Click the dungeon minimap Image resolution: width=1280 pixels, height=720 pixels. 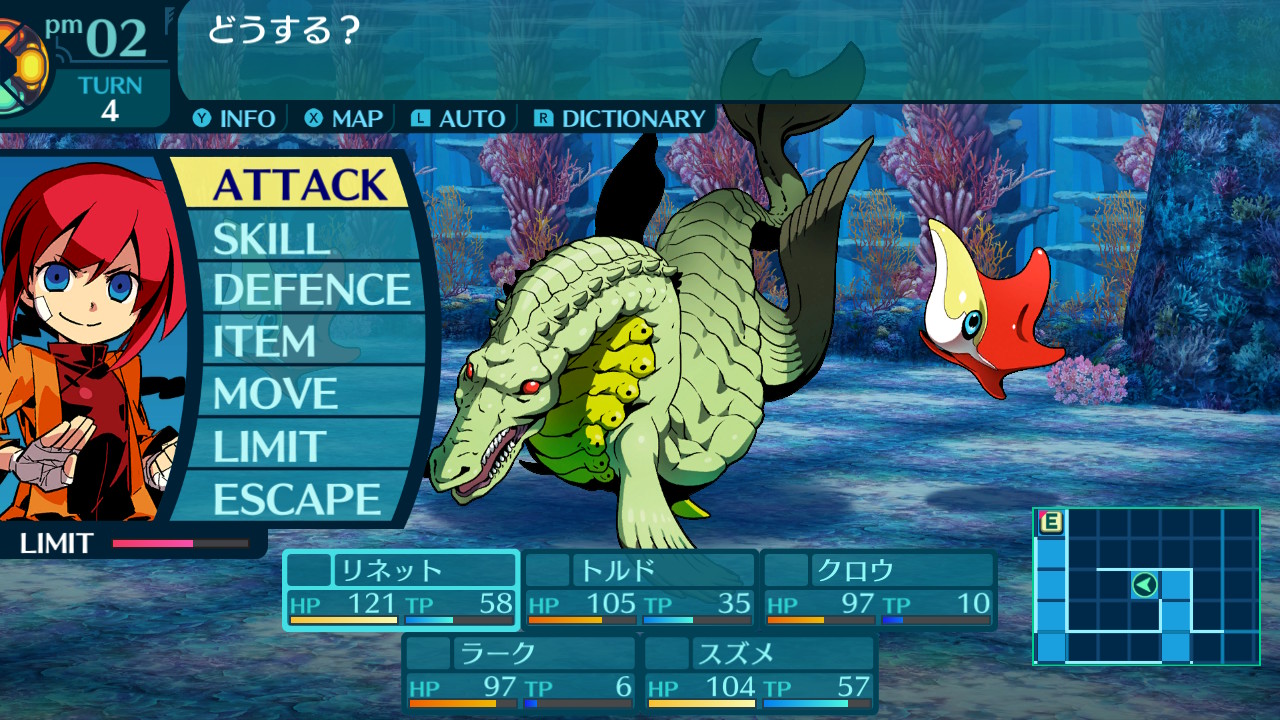pyautogui.click(x=1146, y=586)
